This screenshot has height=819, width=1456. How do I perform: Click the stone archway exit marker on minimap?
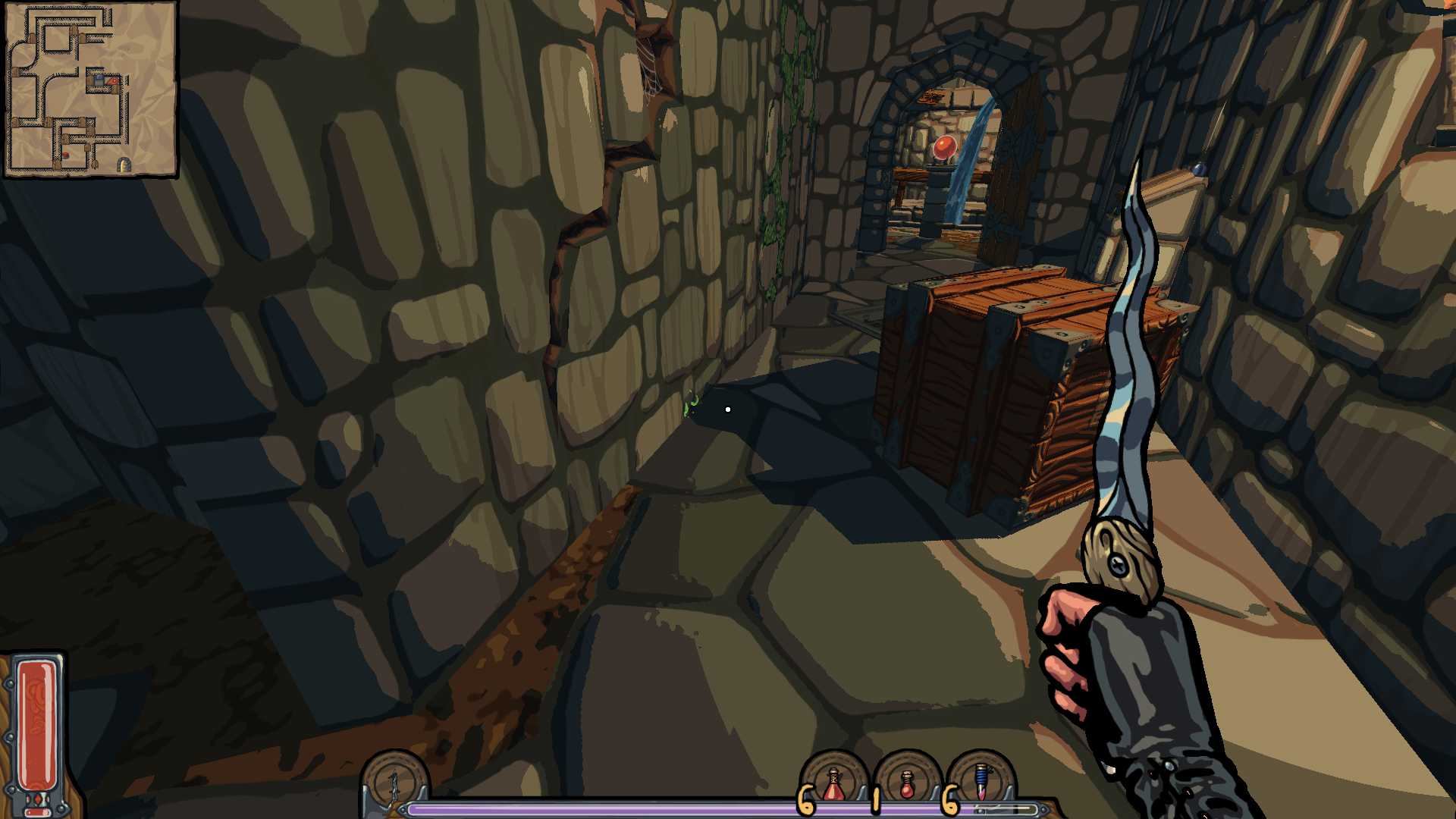tap(124, 164)
